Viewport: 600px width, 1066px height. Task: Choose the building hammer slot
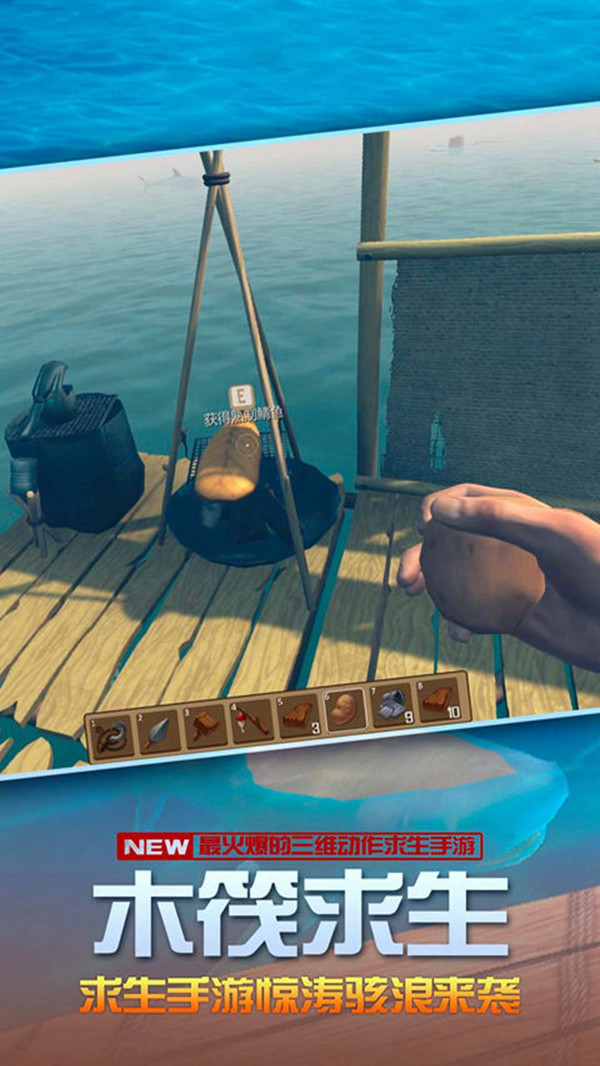[206, 726]
